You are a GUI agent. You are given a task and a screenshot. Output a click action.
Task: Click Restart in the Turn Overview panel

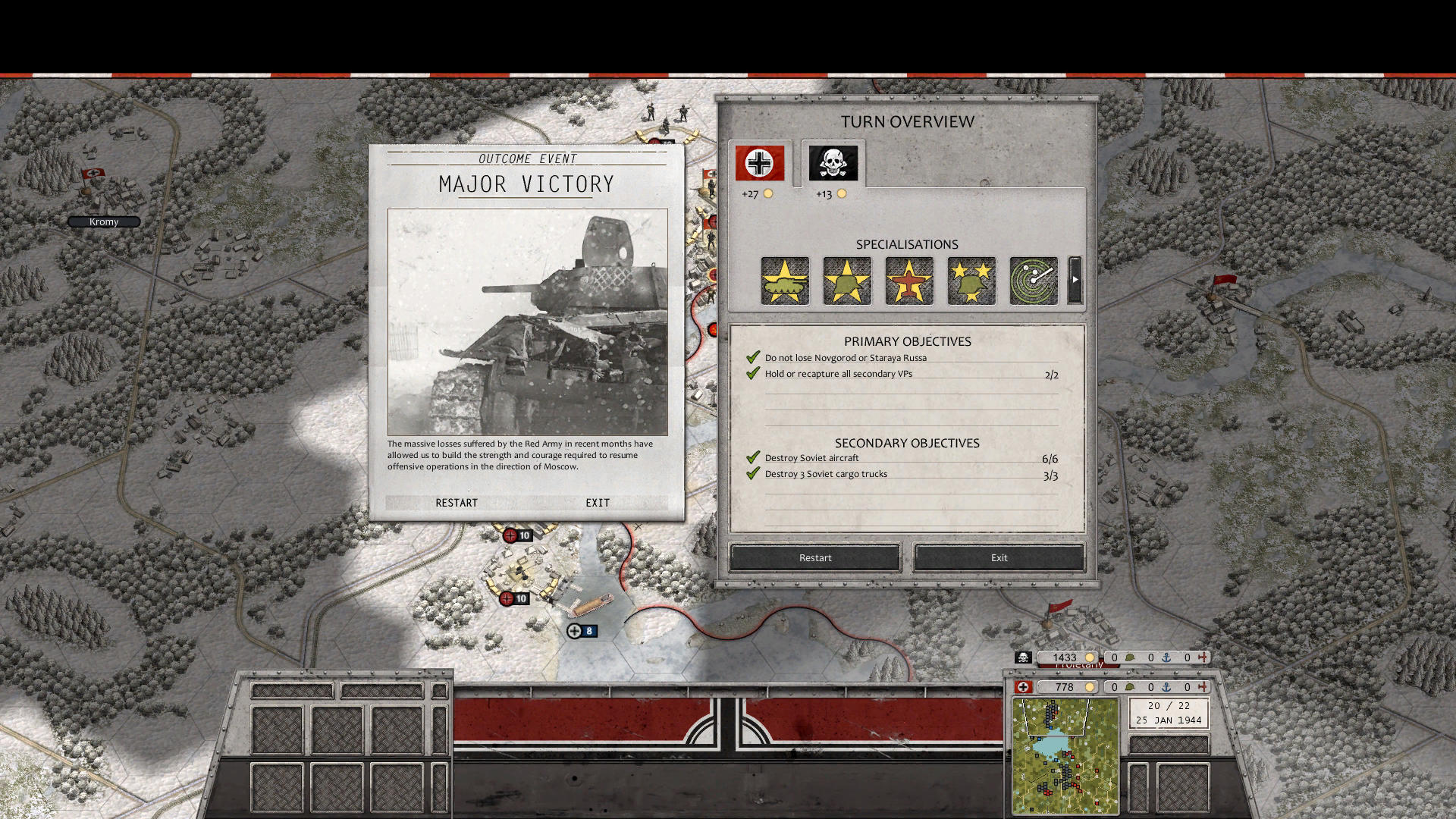(x=814, y=557)
